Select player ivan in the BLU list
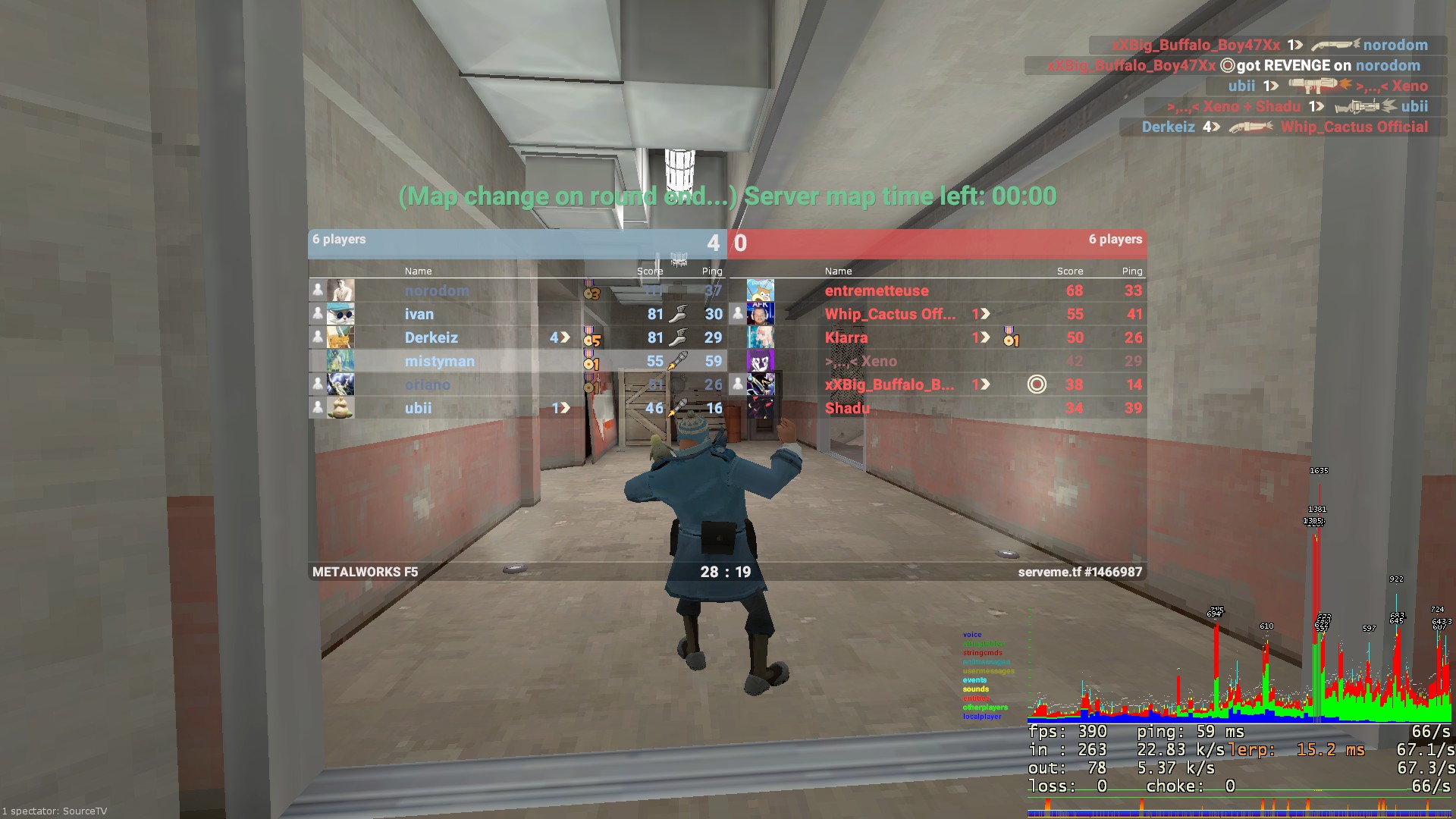The image size is (1456, 819). pos(419,314)
